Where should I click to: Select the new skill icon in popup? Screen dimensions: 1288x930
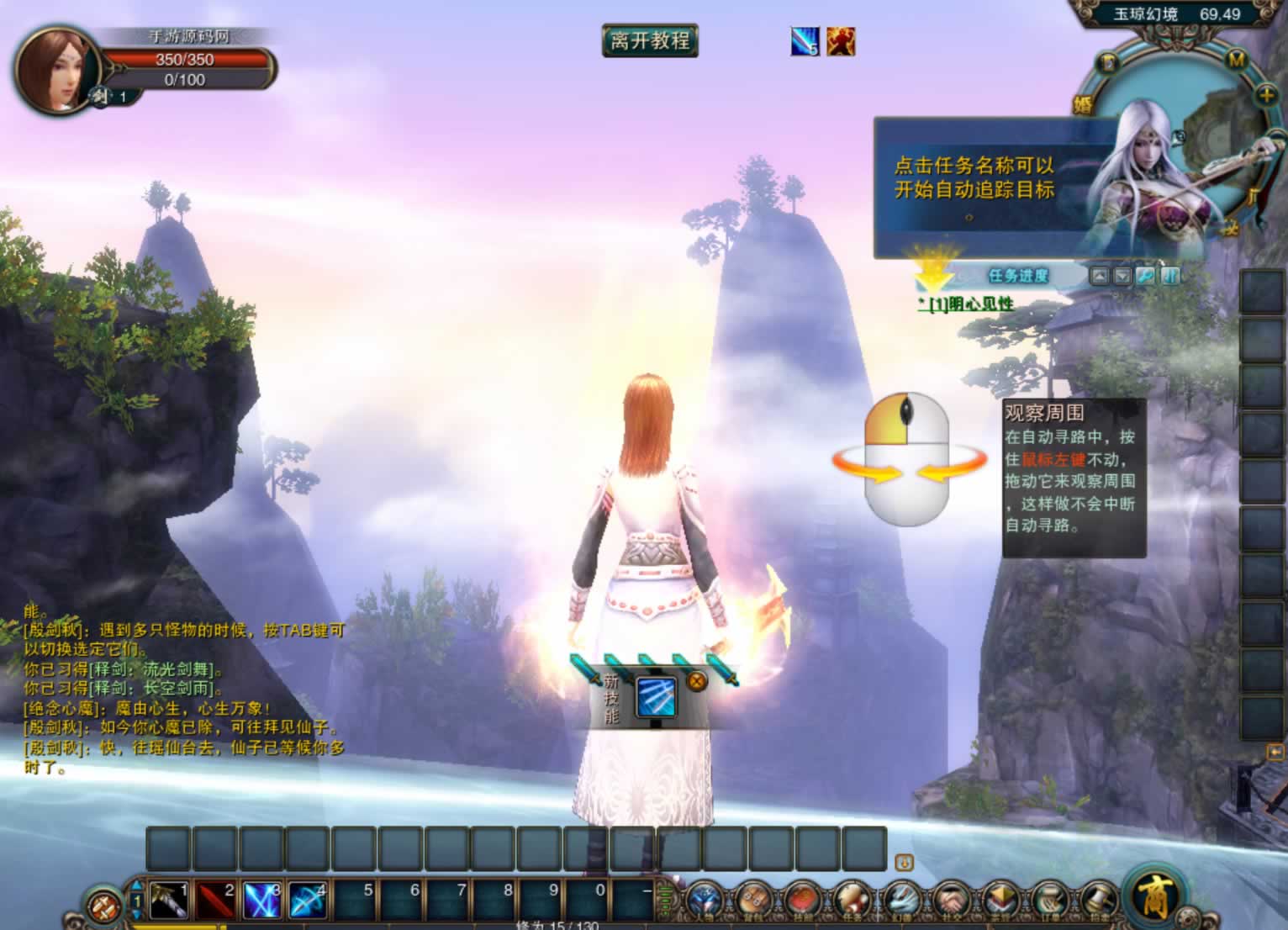pyautogui.click(x=656, y=696)
